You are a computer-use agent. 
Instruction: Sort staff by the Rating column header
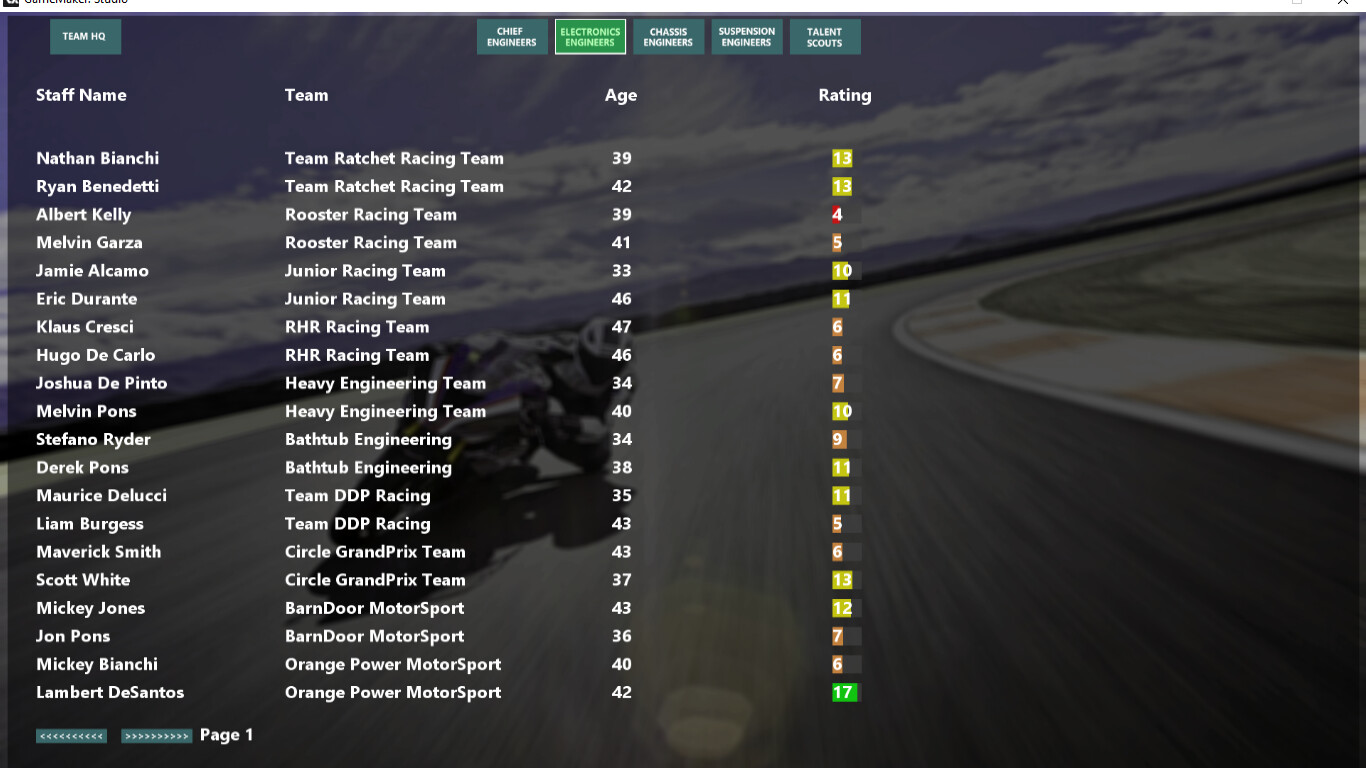pos(844,95)
